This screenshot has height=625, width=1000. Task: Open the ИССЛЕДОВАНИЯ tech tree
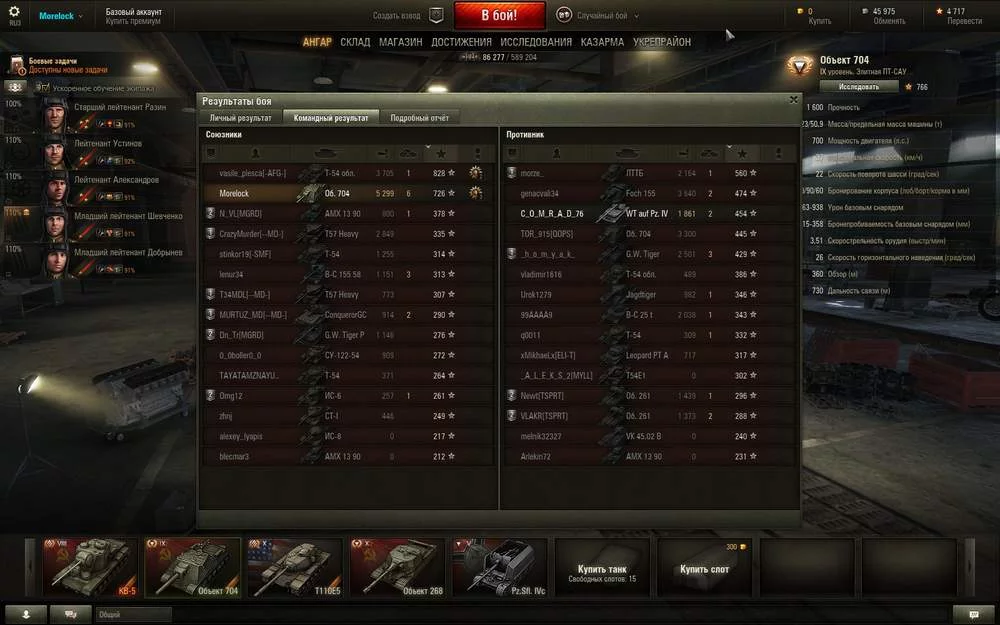(x=536, y=42)
